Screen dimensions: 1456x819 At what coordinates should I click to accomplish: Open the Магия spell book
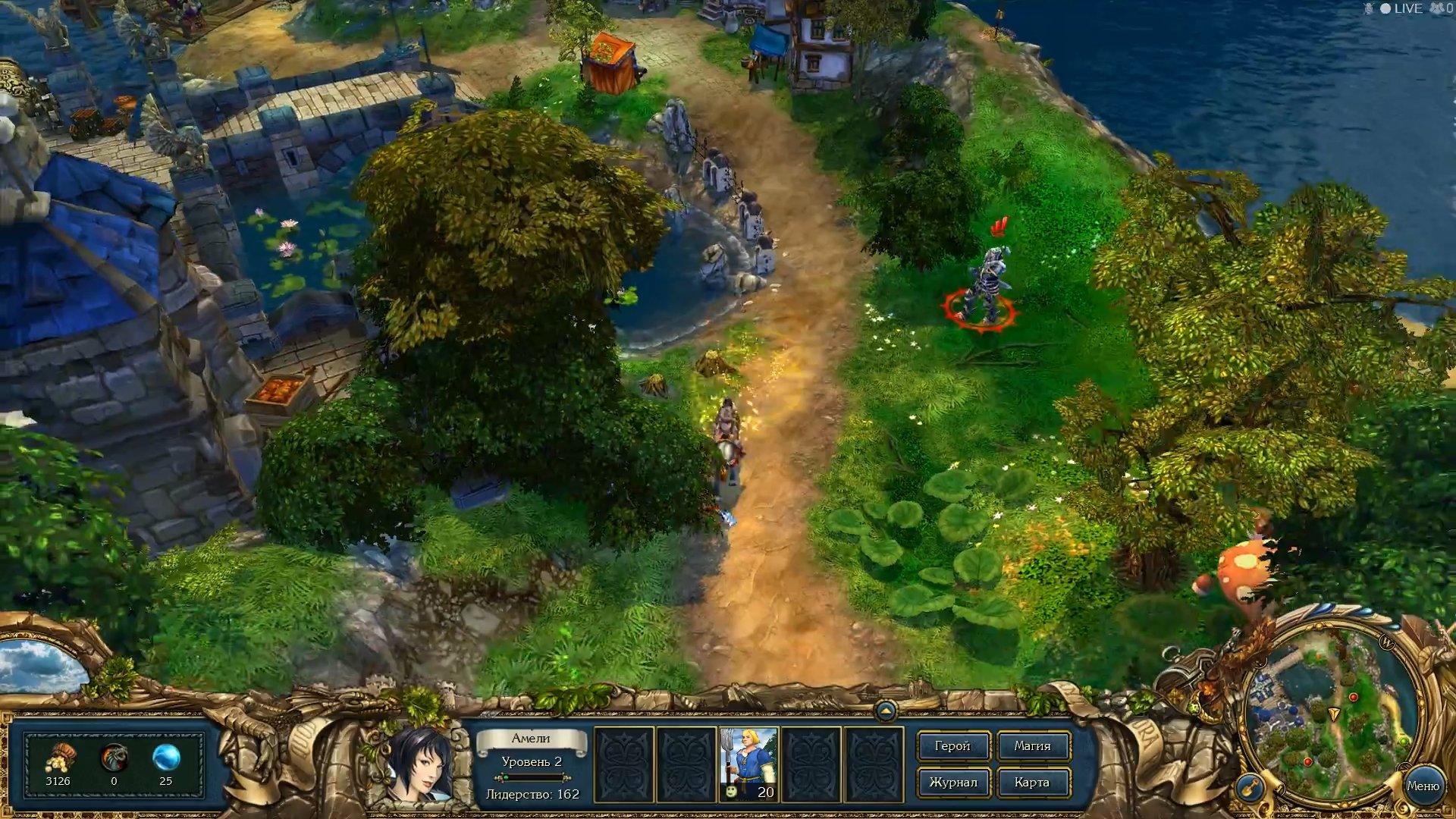[1032, 746]
